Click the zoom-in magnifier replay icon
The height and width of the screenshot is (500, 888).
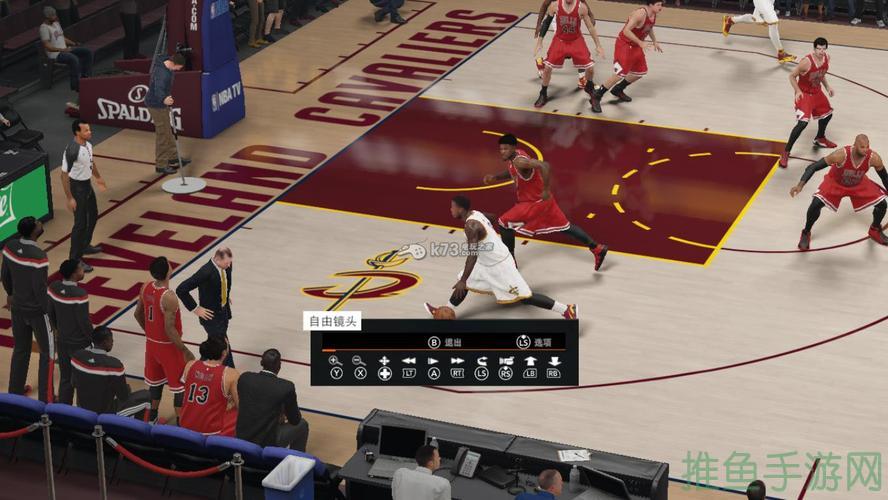click(x=335, y=360)
